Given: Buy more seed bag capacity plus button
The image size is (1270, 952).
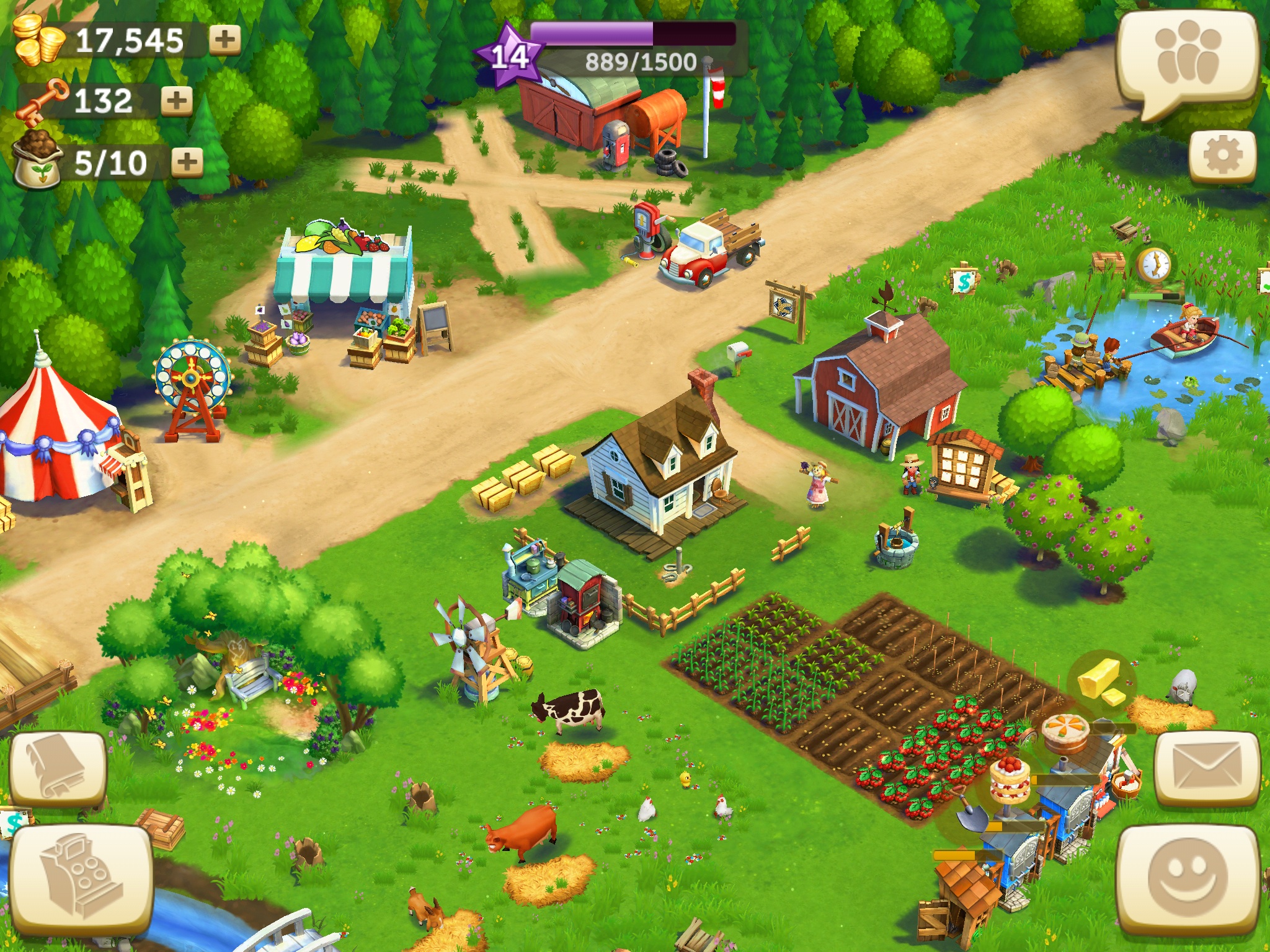Looking at the screenshot, I should 187,162.
